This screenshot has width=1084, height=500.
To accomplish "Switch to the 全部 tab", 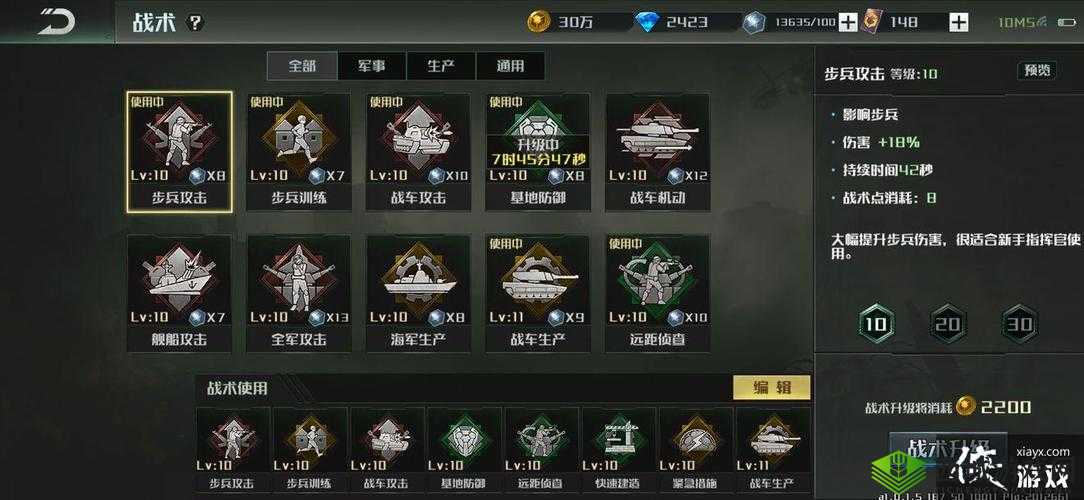I will click(x=302, y=66).
